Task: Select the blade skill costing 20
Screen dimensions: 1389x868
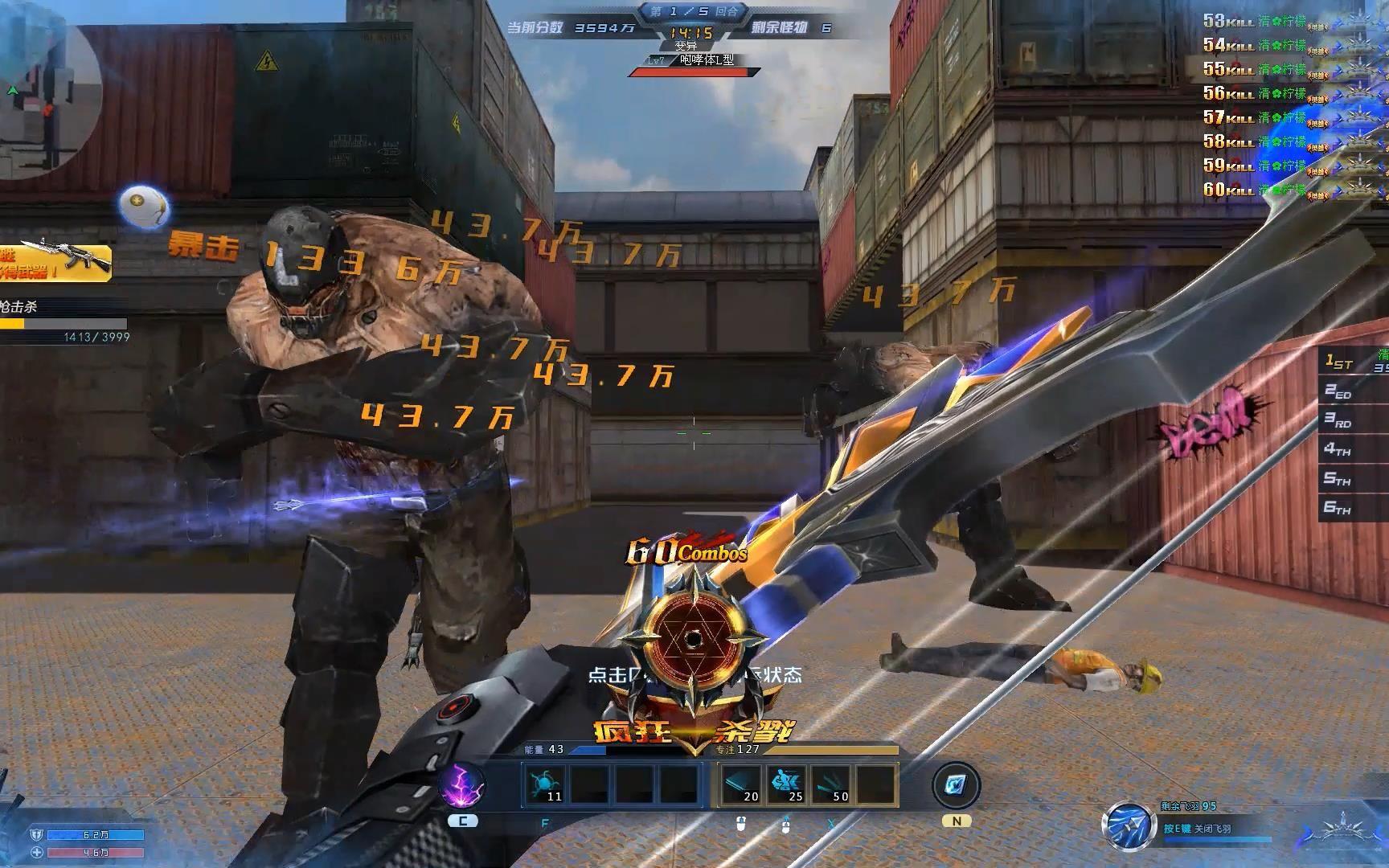Action: pos(740,784)
